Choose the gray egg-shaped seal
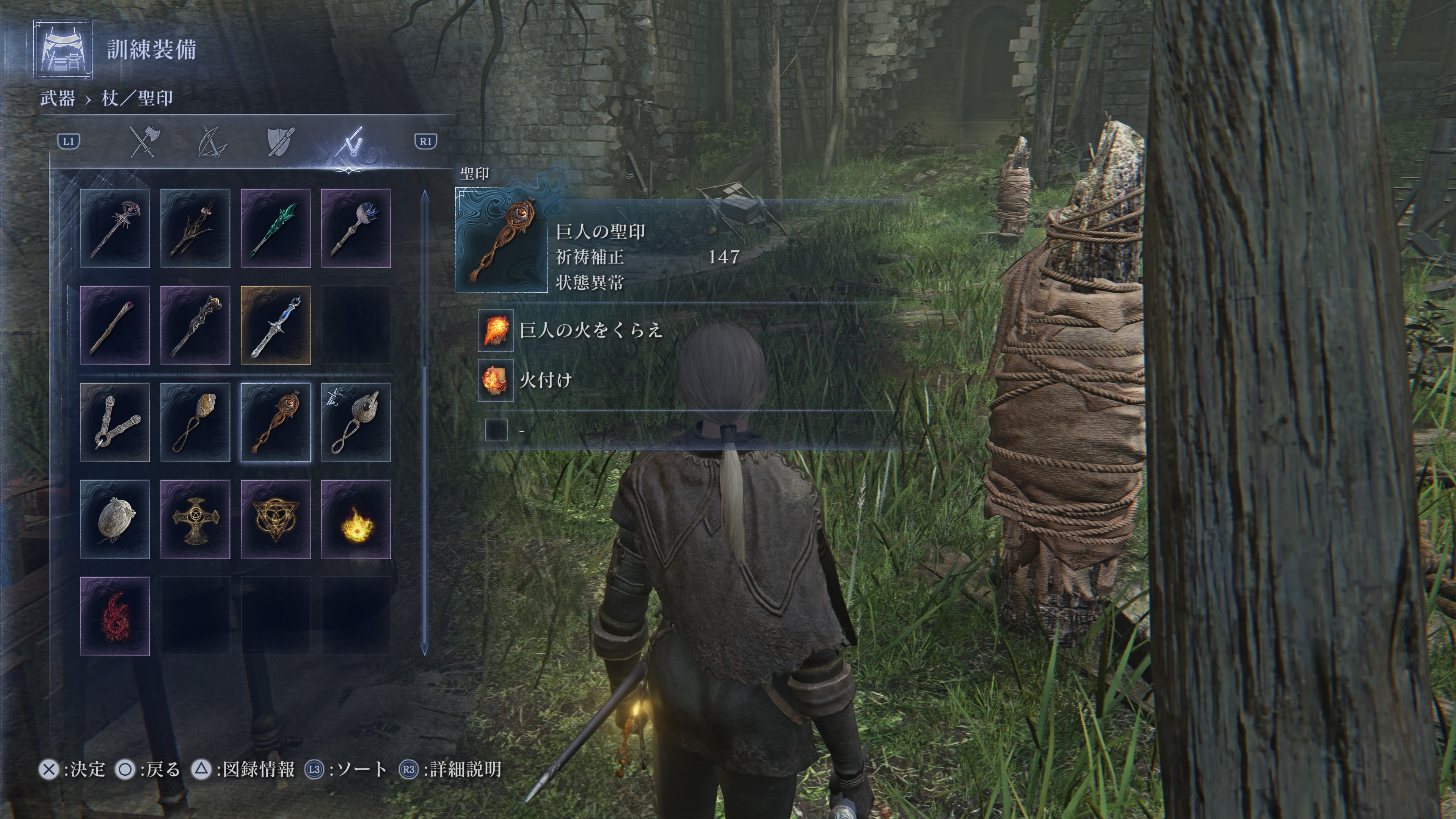Image resolution: width=1456 pixels, height=819 pixels. 115,519
